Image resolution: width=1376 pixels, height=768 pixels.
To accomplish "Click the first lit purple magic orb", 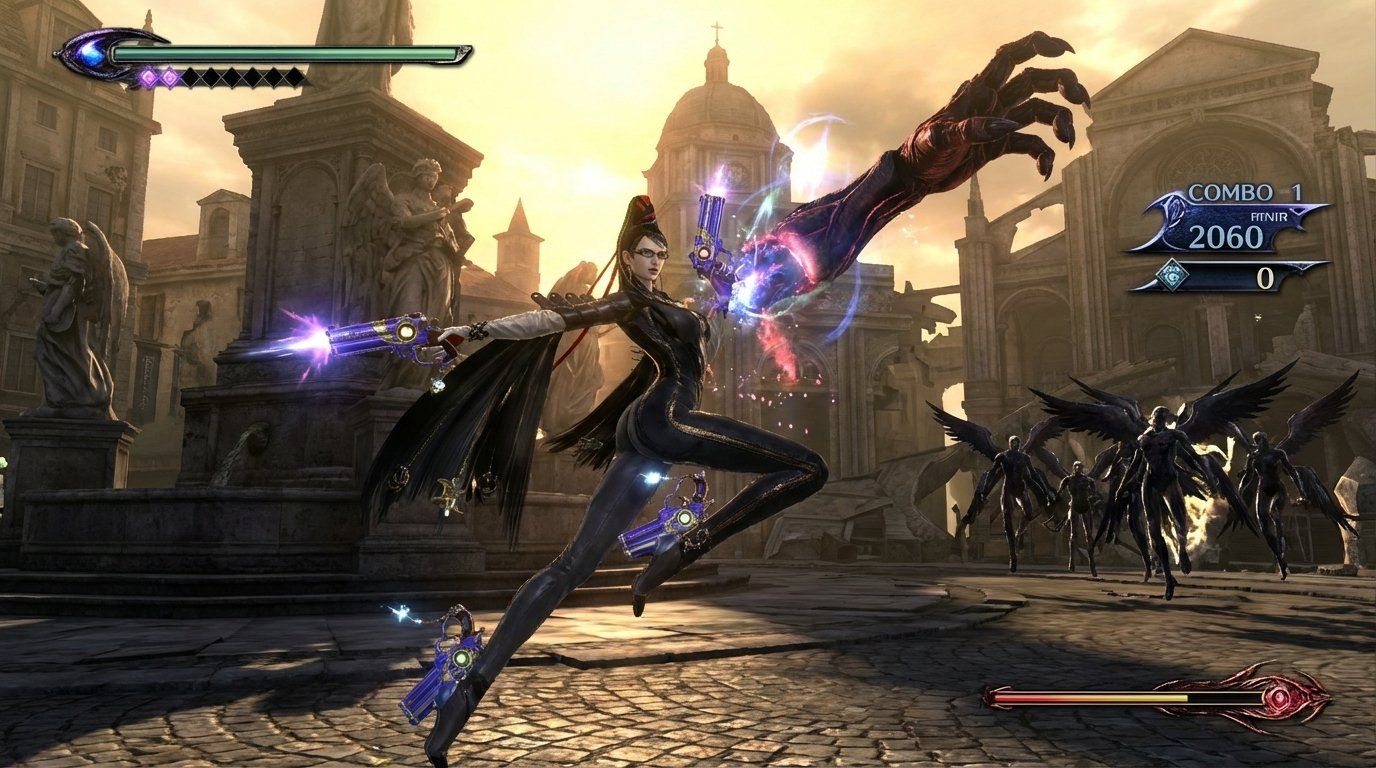I will pos(147,78).
